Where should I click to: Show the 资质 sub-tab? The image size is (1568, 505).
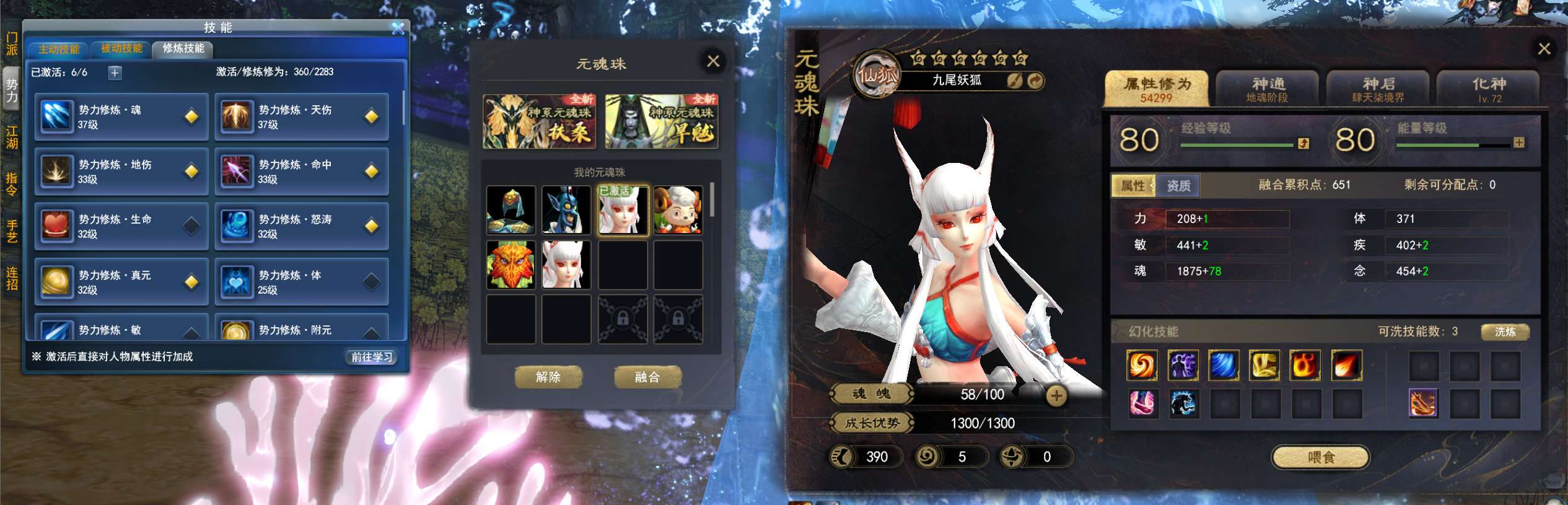tap(1178, 186)
